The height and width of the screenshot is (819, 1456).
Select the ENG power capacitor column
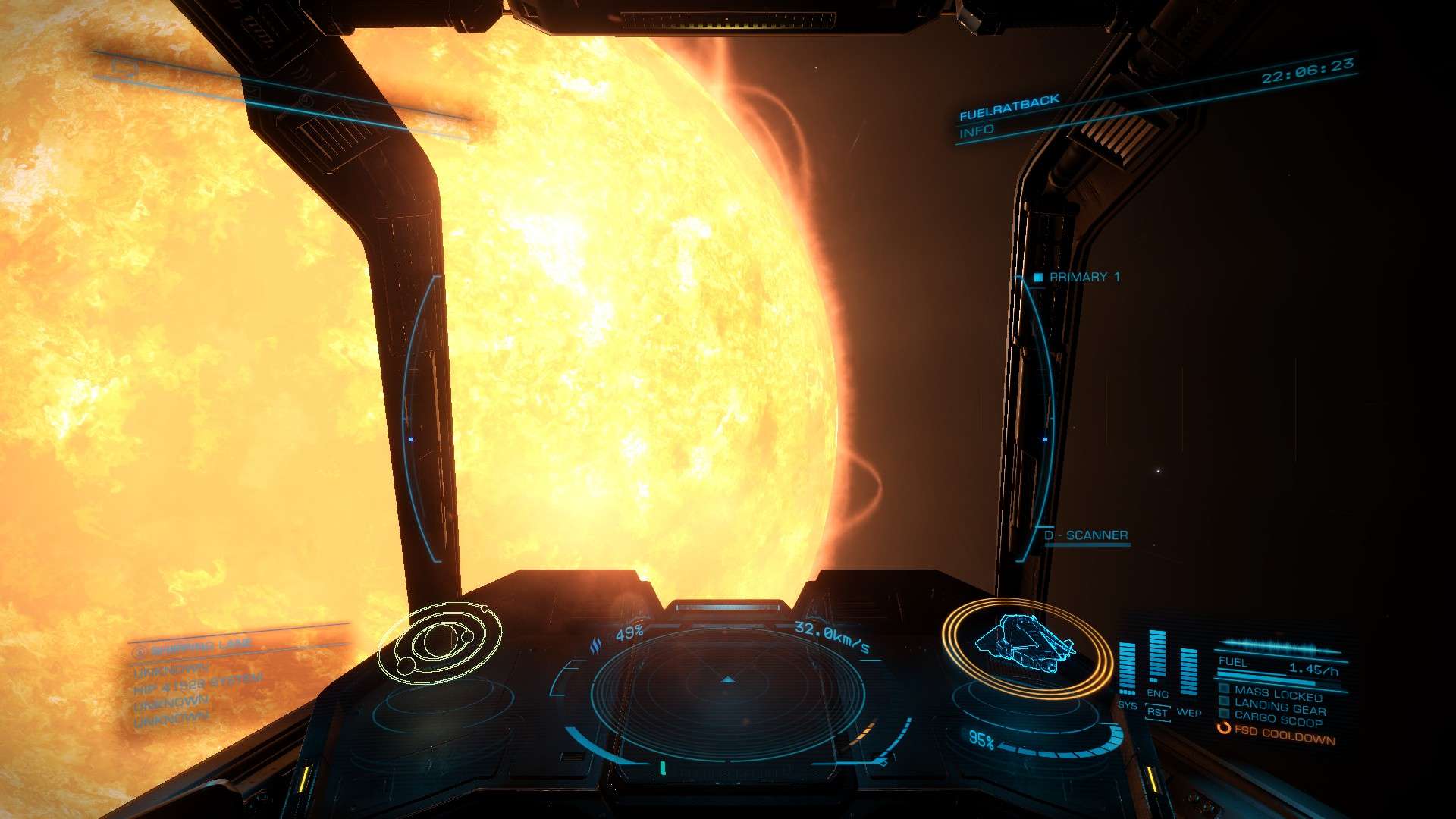[x=1157, y=657]
